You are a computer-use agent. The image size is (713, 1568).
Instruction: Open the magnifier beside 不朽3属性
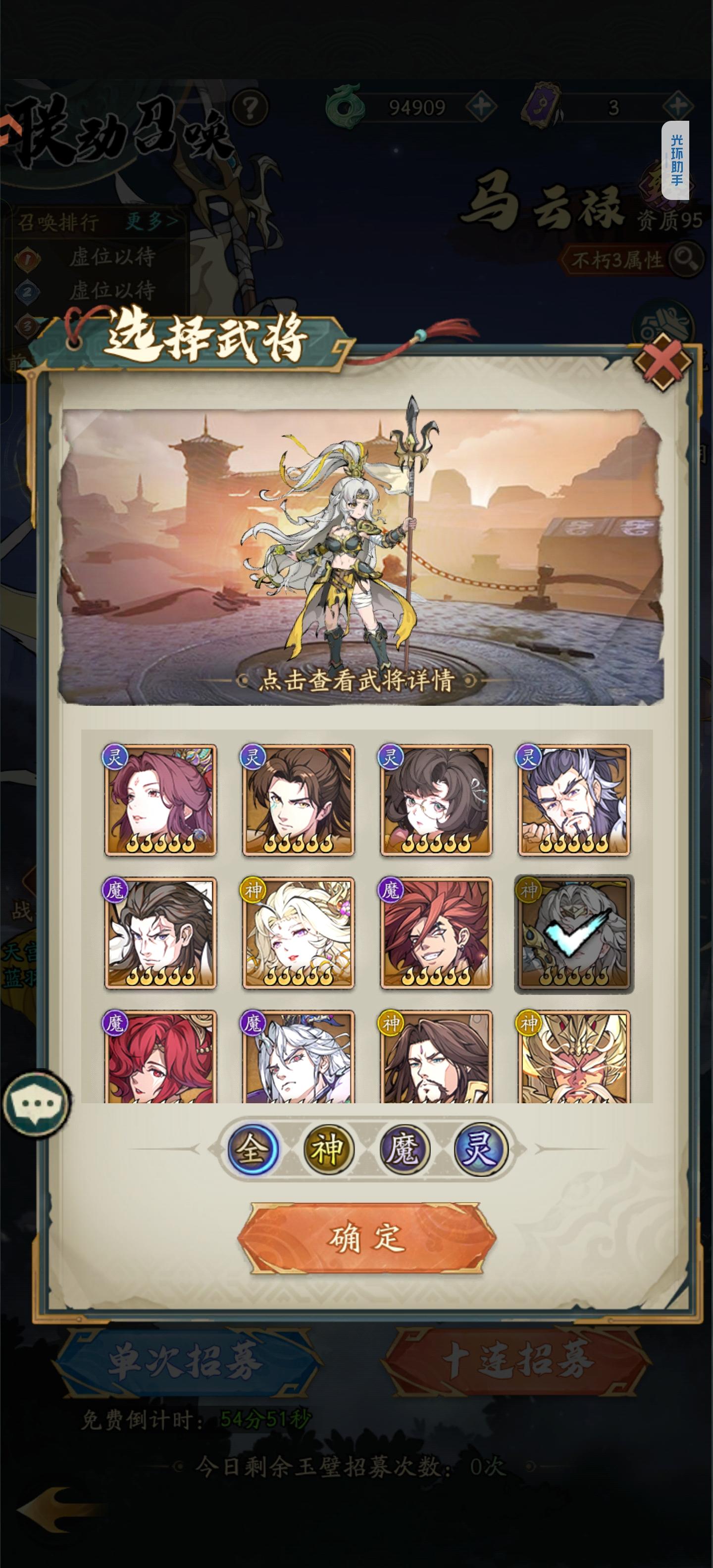pyautogui.click(x=687, y=260)
